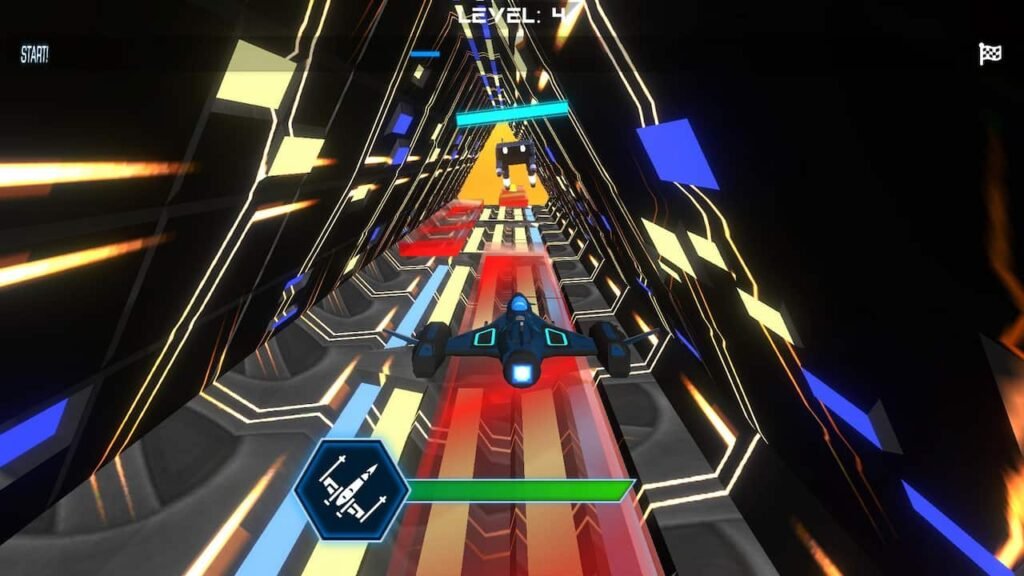Screen dimensions: 1024x576
Task: Click the START! progress marker
Action: 34,55
